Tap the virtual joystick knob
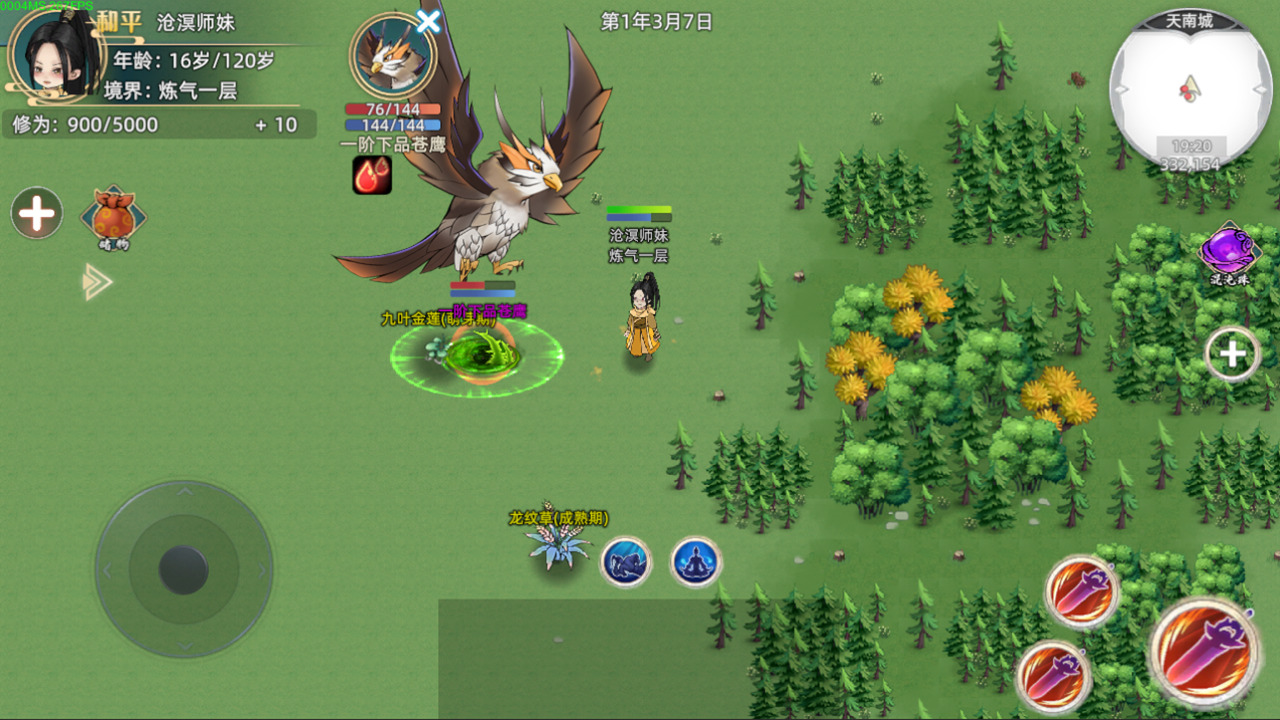Image resolution: width=1280 pixels, height=720 pixels. pos(184,569)
